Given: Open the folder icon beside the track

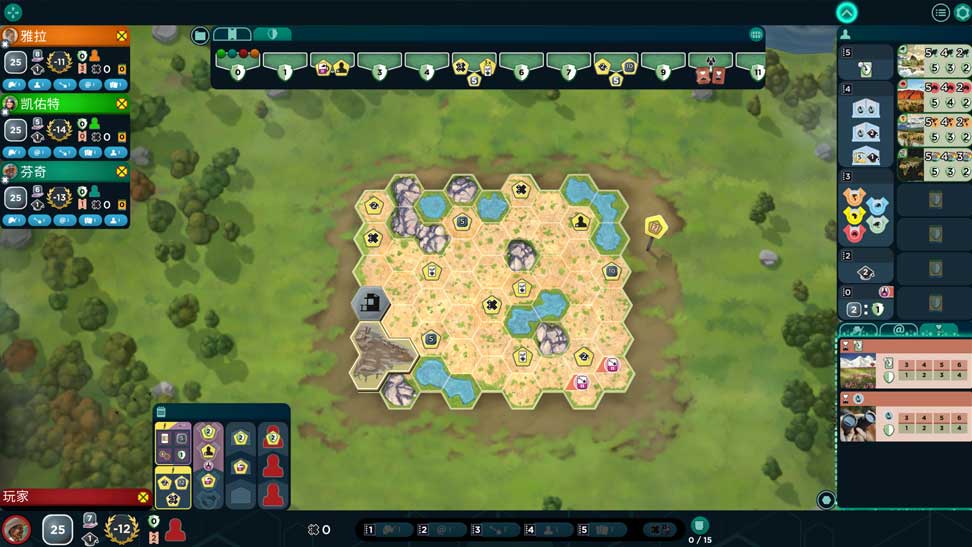Looking at the screenshot, I should pos(200,36).
